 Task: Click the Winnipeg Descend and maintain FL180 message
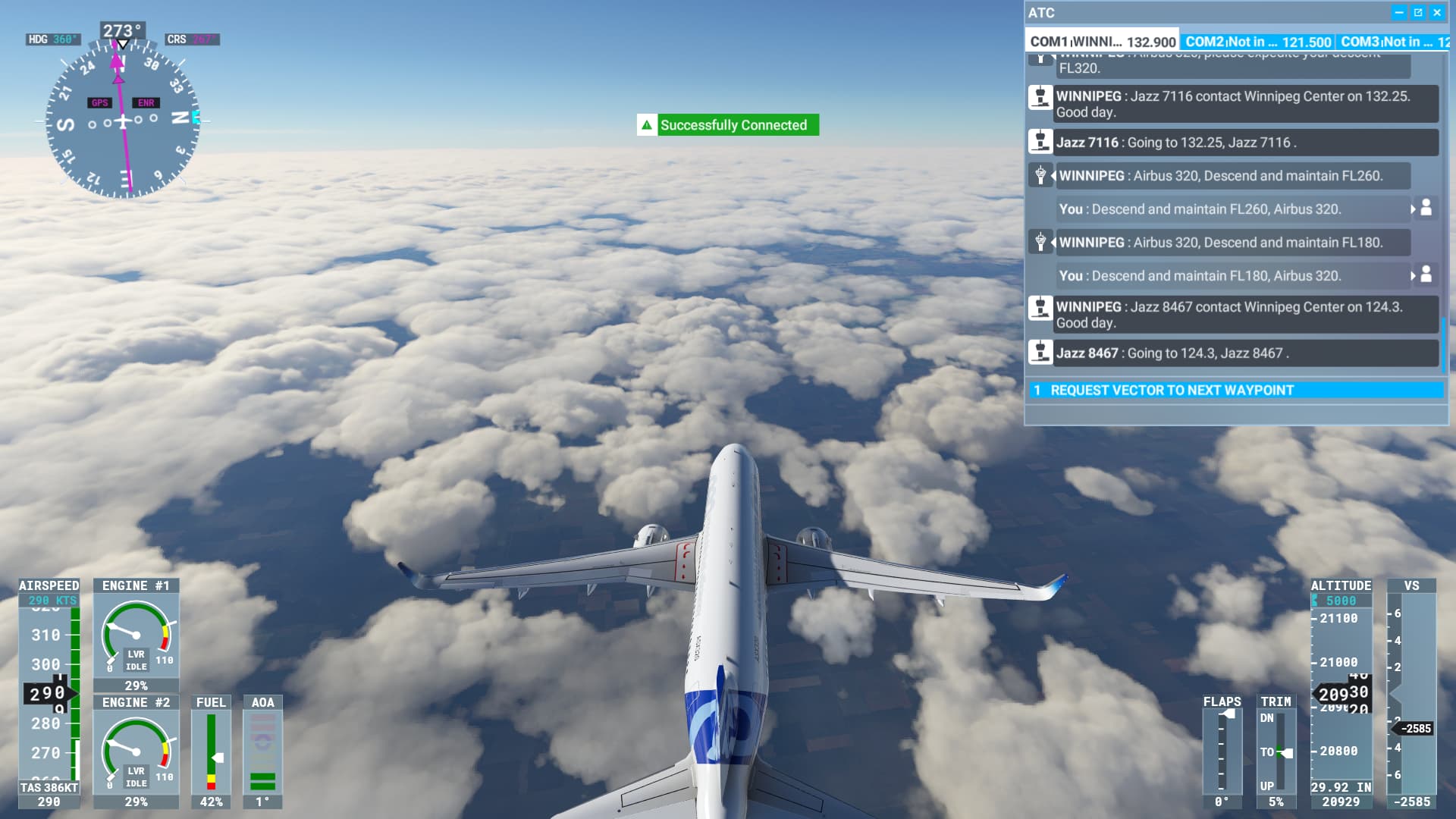1220,243
